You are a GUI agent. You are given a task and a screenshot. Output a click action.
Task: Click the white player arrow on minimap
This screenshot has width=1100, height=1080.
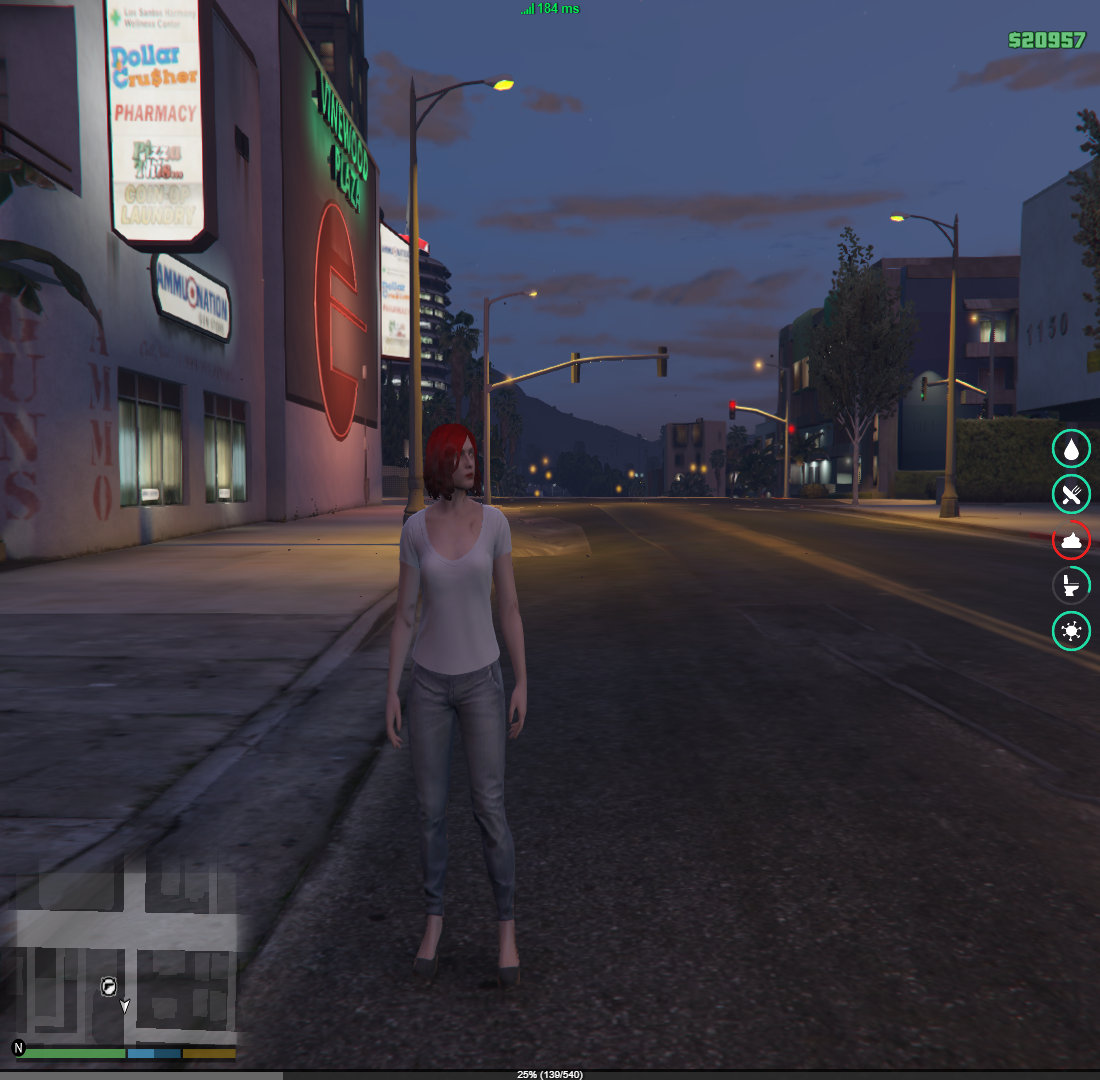point(125,1005)
